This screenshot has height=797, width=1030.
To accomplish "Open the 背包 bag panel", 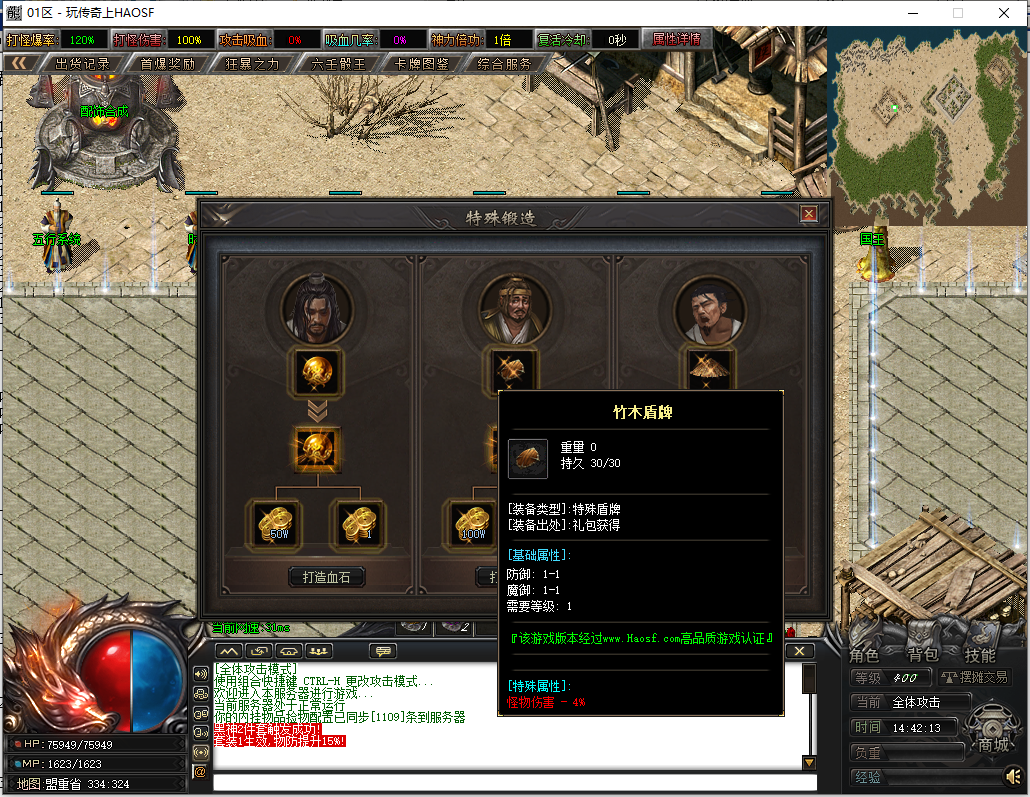I will (922, 655).
